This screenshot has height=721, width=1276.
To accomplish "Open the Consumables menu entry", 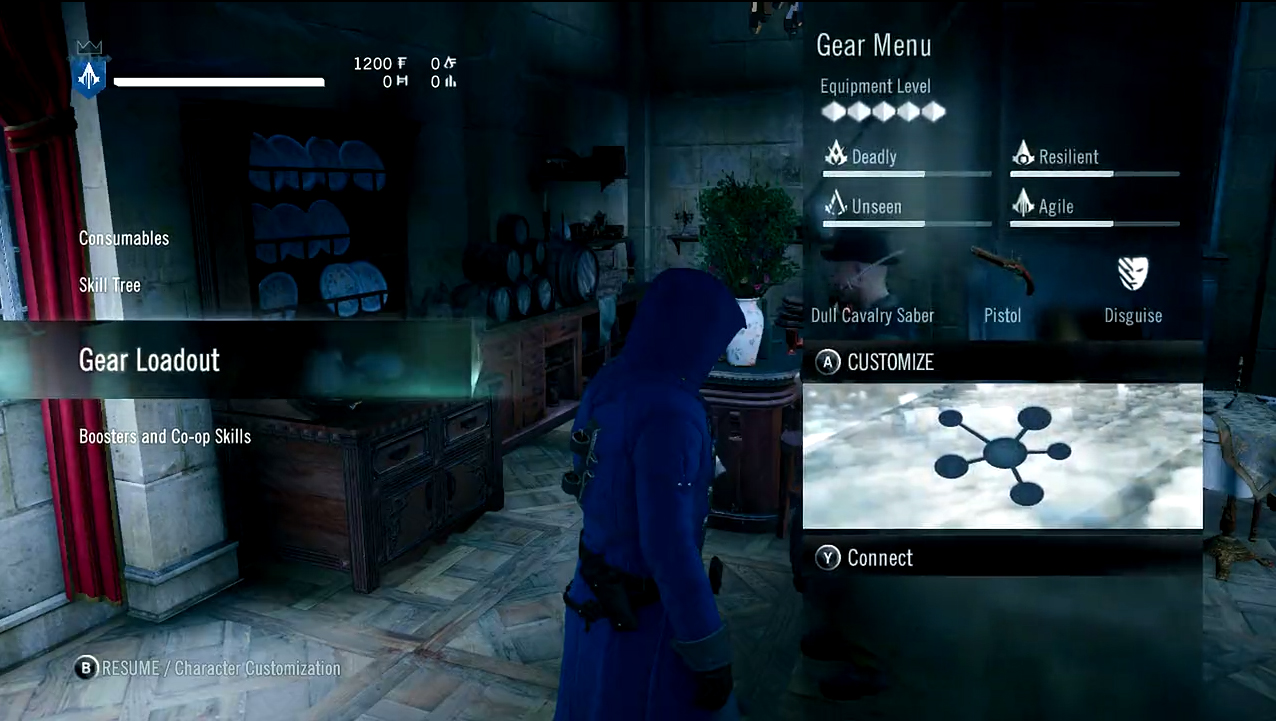I will pyautogui.click(x=124, y=239).
